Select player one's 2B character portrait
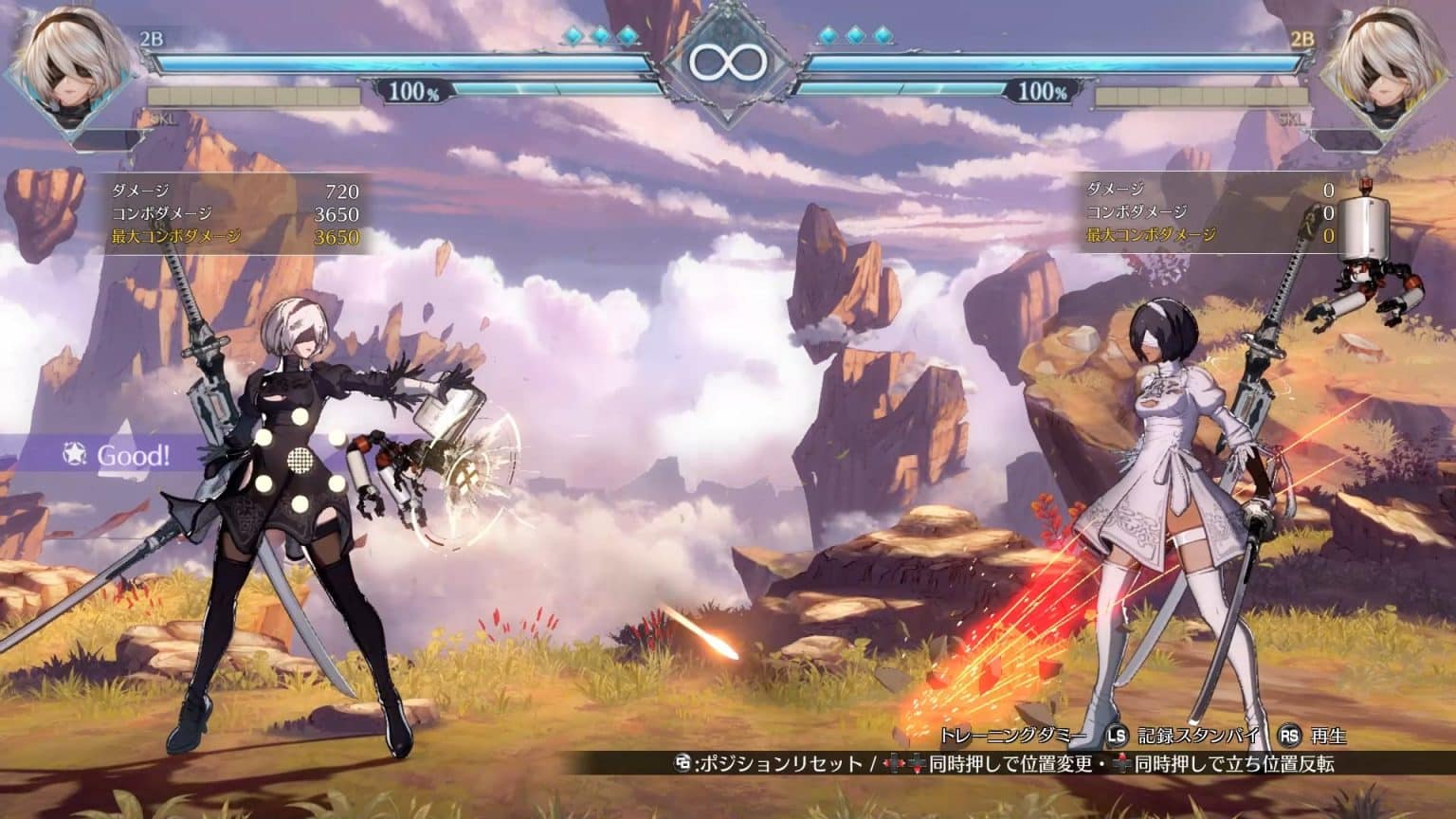 74,68
